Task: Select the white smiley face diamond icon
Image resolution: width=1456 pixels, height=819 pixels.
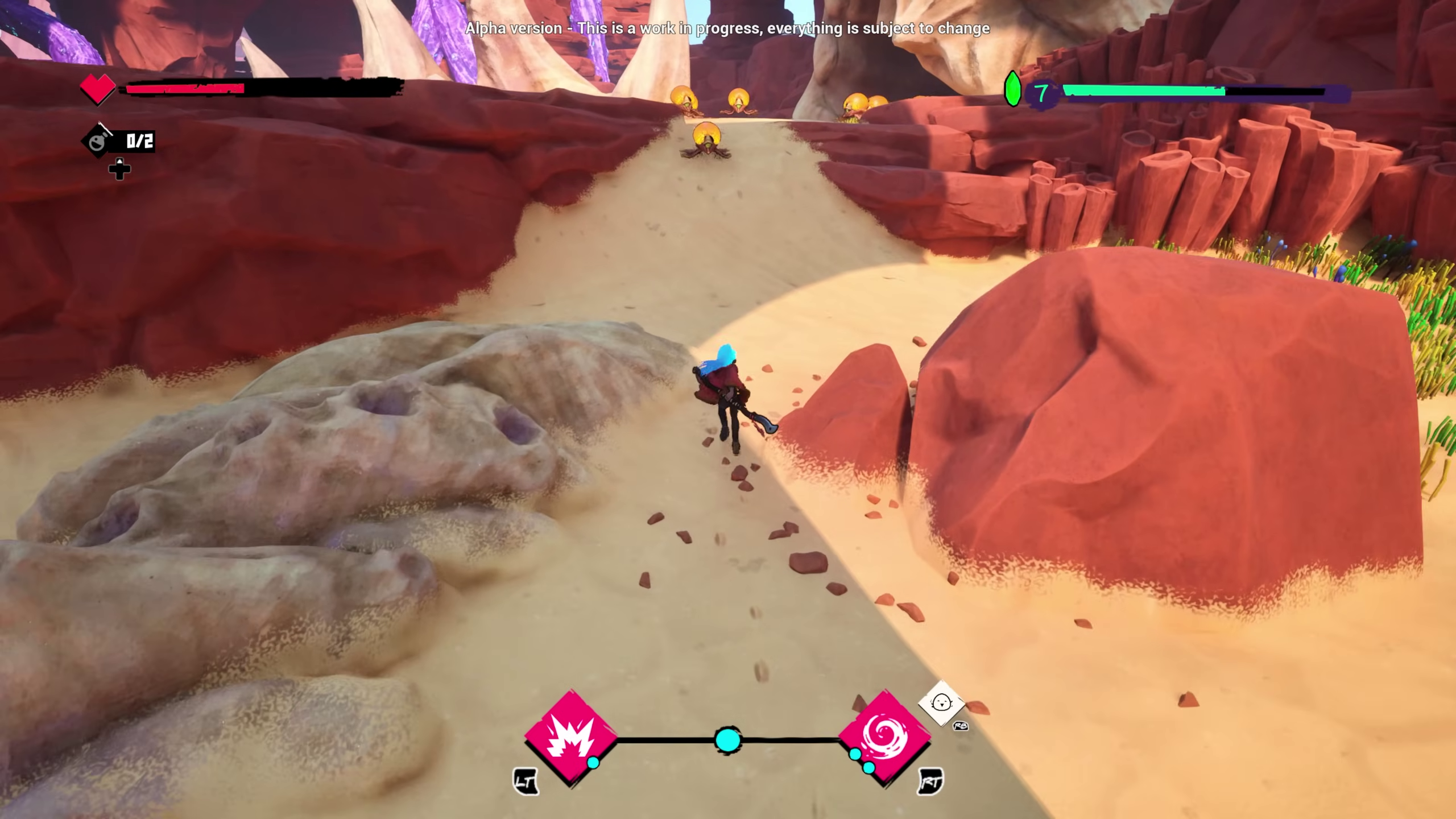Action: [x=941, y=703]
